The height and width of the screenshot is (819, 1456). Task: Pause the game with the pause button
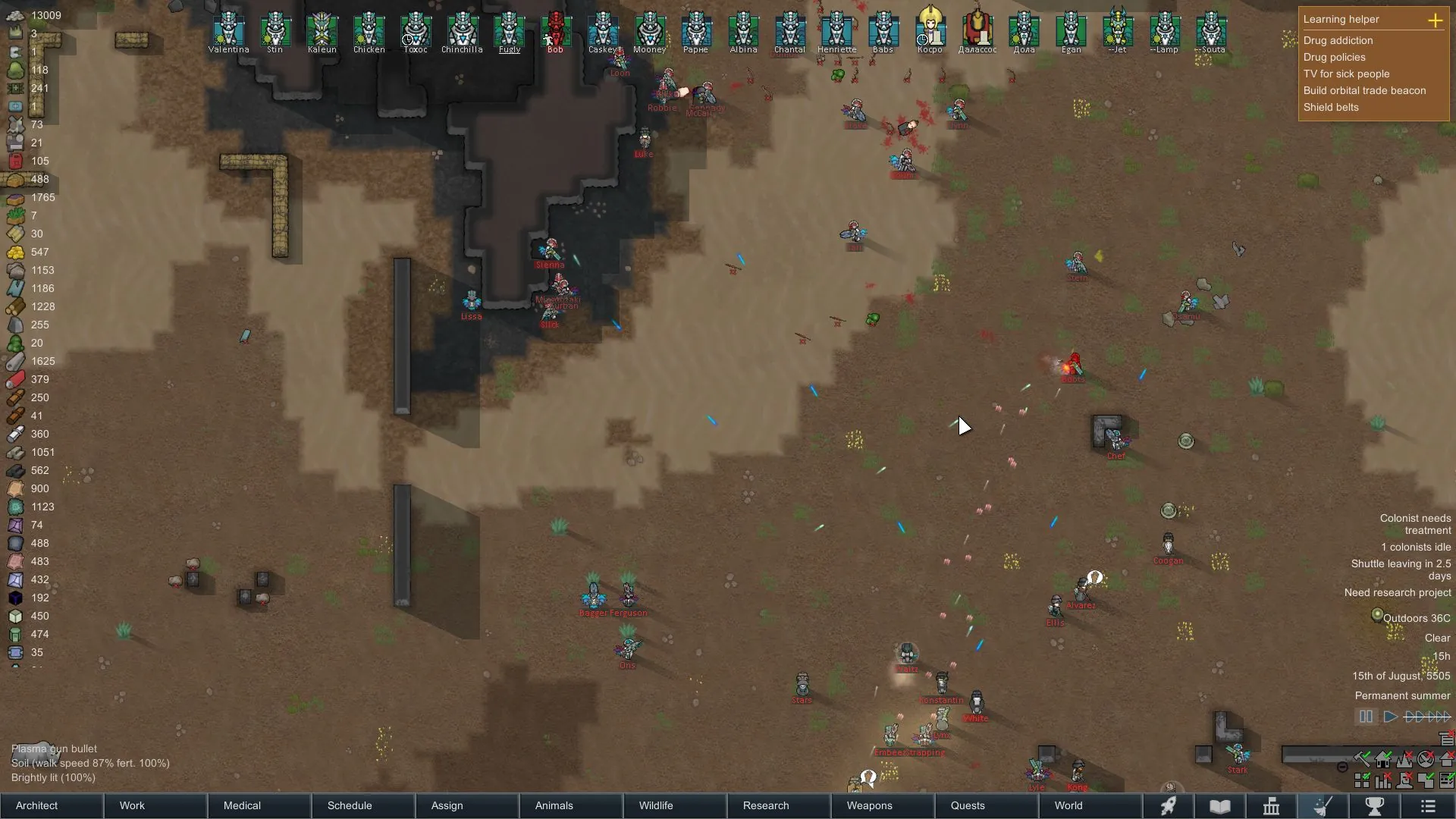pyautogui.click(x=1366, y=717)
